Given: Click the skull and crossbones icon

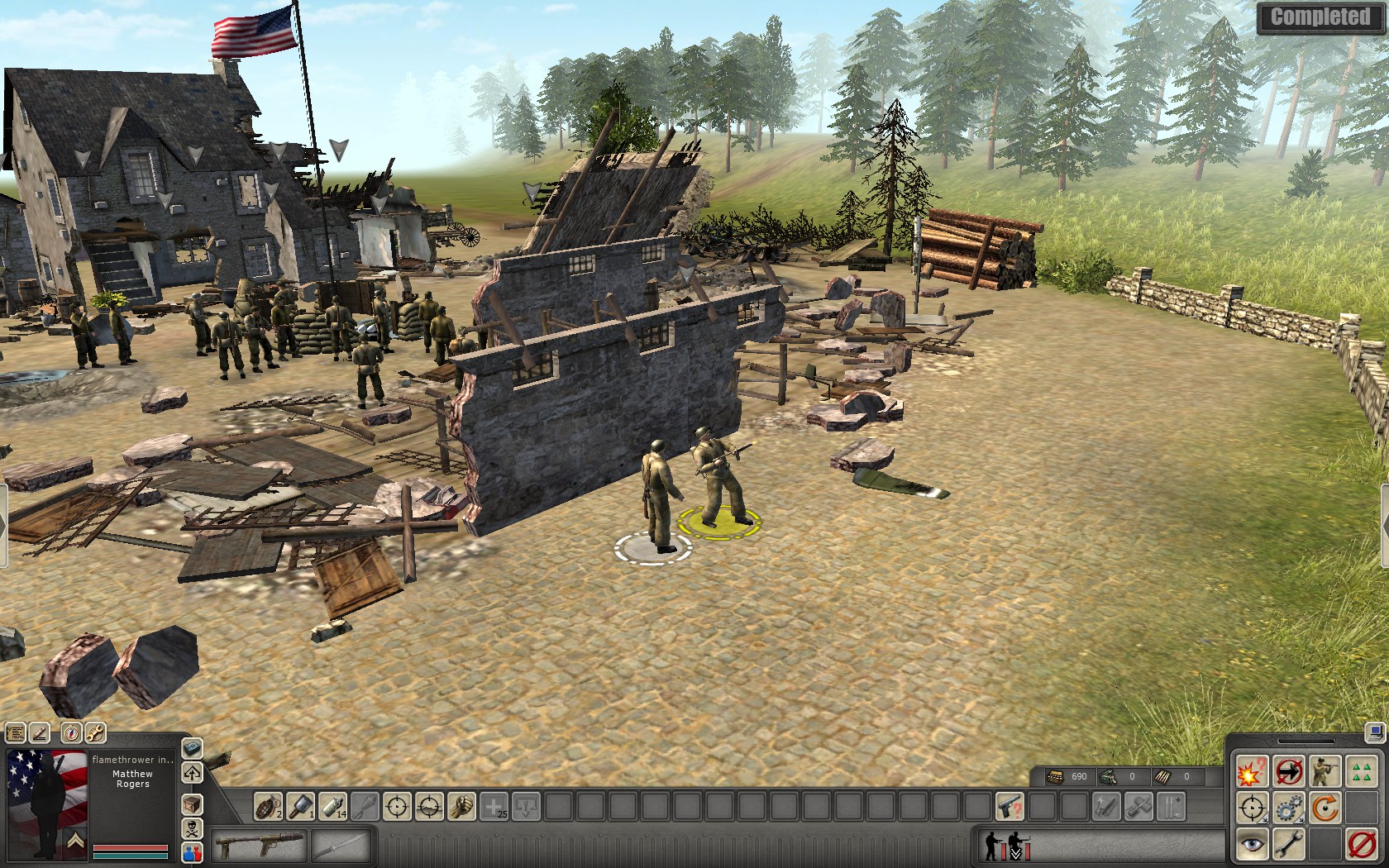Looking at the screenshot, I should pyautogui.click(x=192, y=828).
